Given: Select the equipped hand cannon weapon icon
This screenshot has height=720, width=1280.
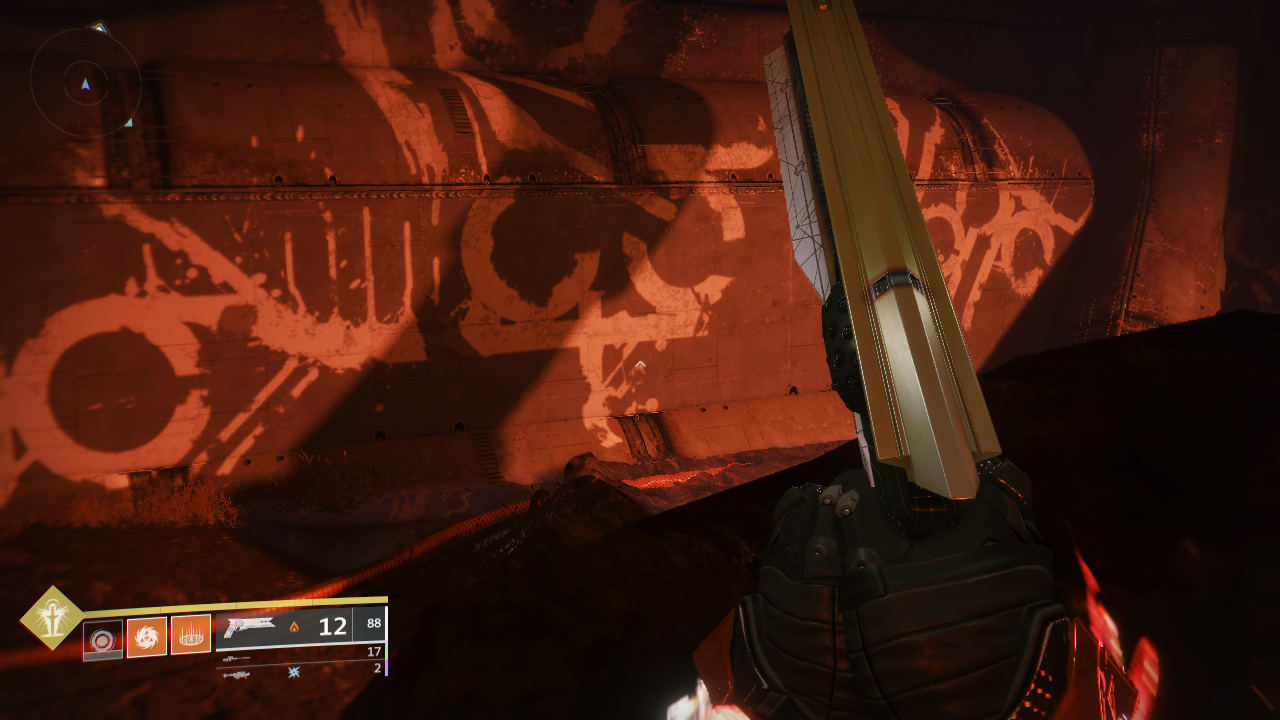Looking at the screenshot, I should pyautogui.click(x=249, y=627).
